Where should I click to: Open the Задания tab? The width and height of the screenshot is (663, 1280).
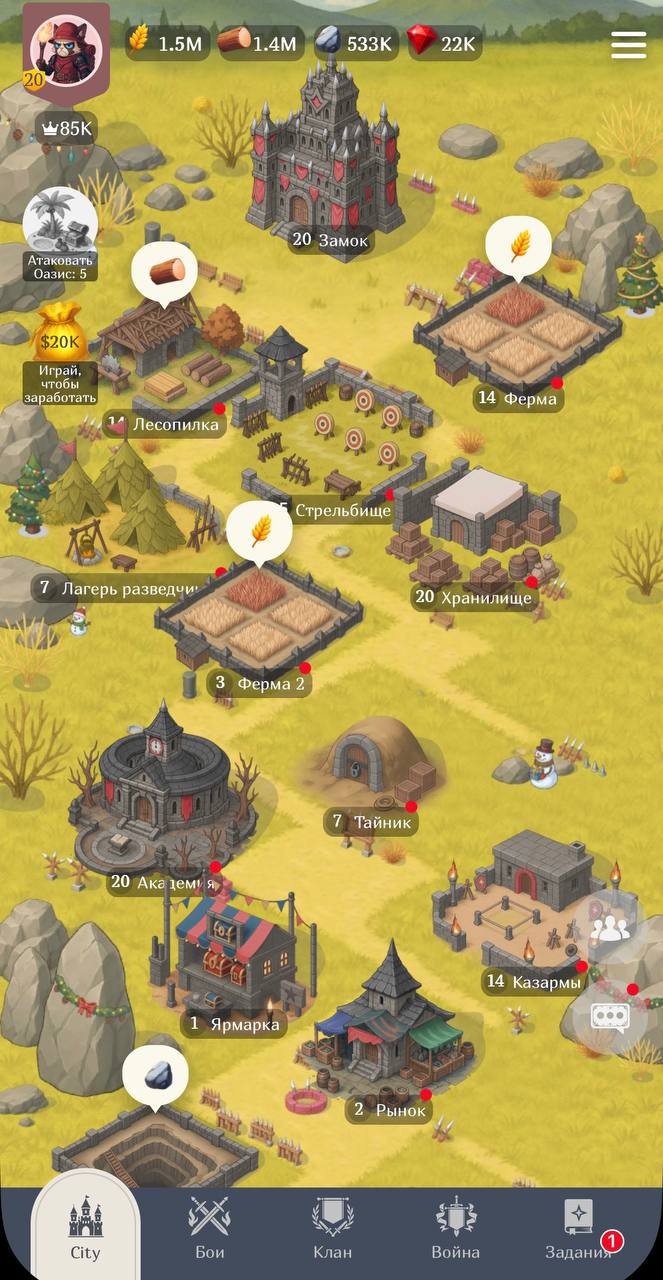pos(580,1229)
